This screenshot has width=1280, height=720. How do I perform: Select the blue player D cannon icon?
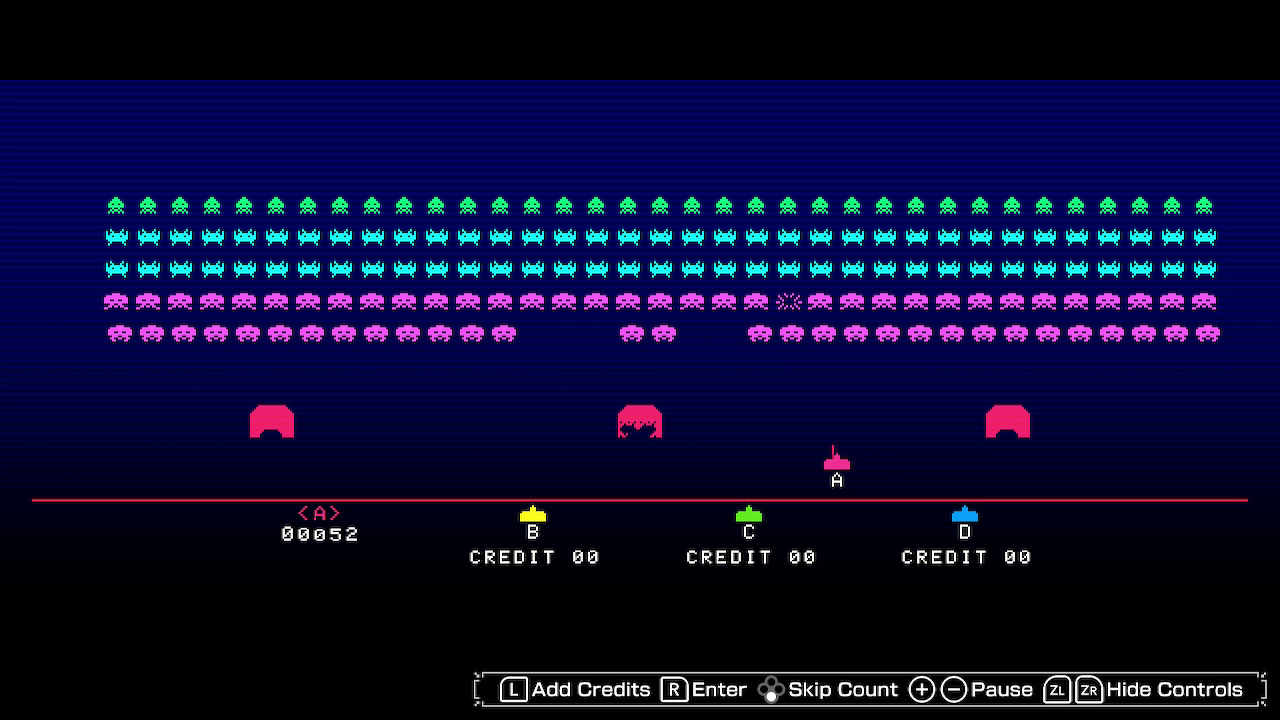(963, 514)
